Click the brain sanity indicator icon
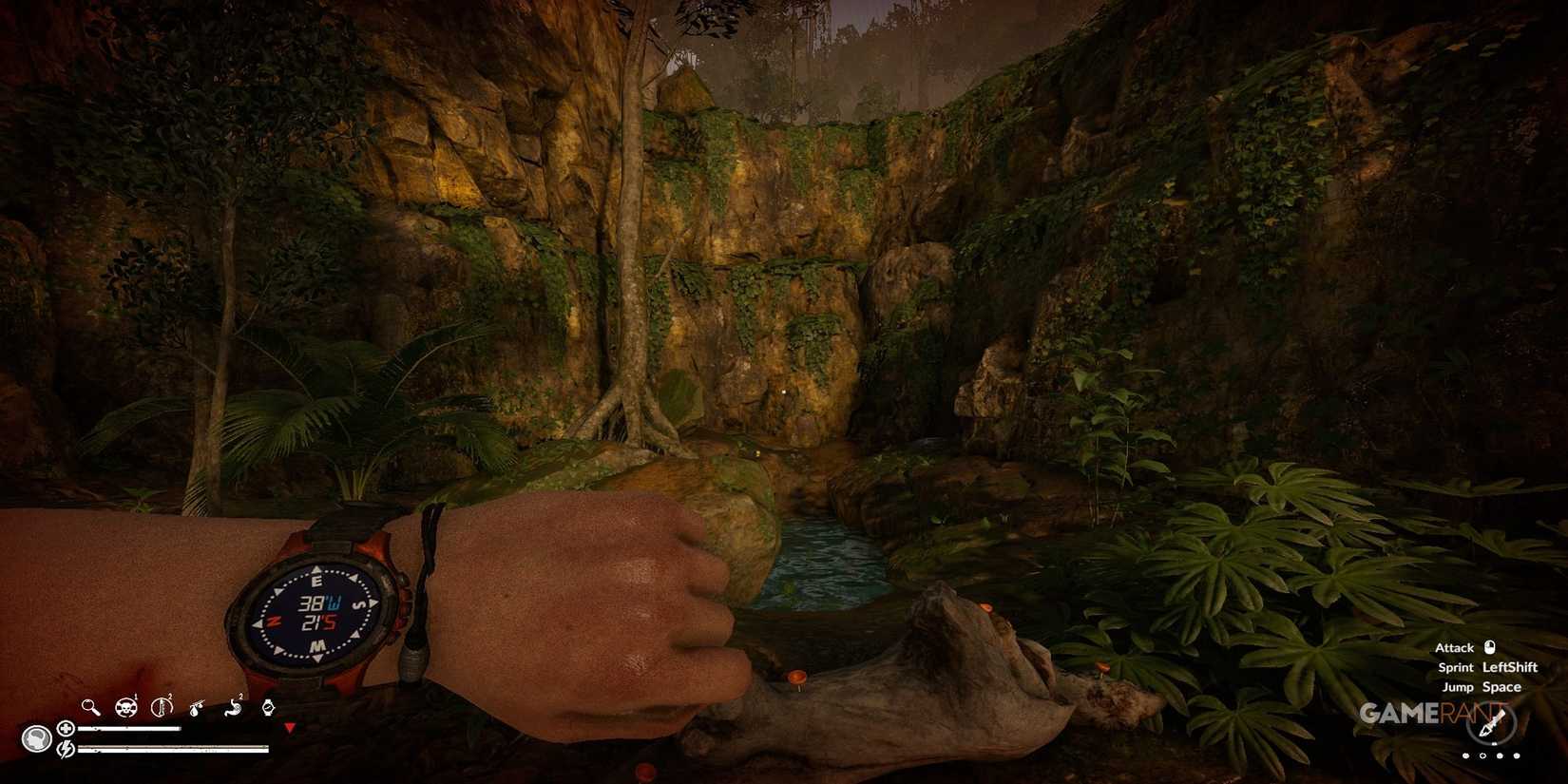 pyautogui.click(x=35, y=739)
